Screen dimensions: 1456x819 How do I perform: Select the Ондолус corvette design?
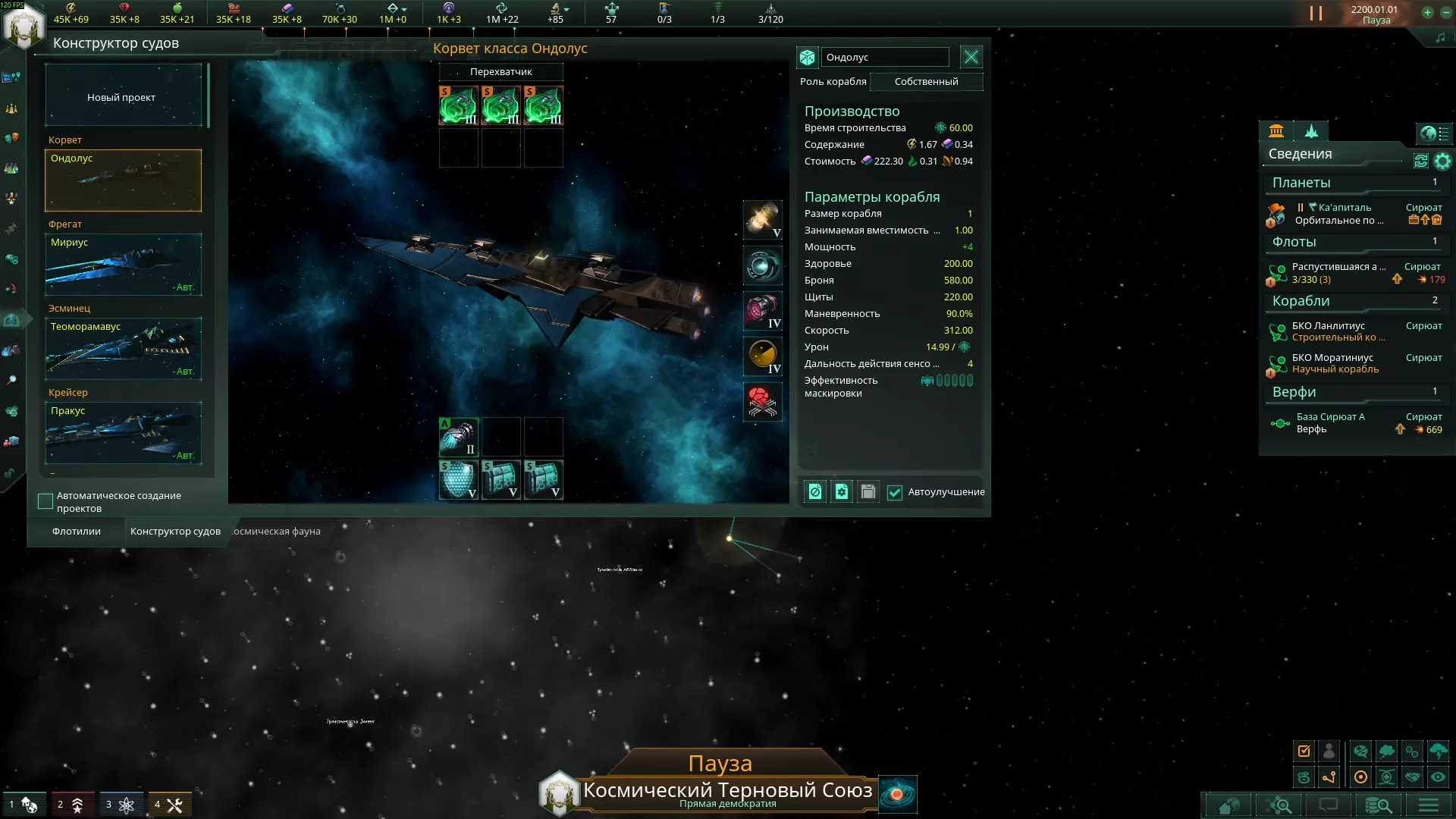[x=123, y=180]
